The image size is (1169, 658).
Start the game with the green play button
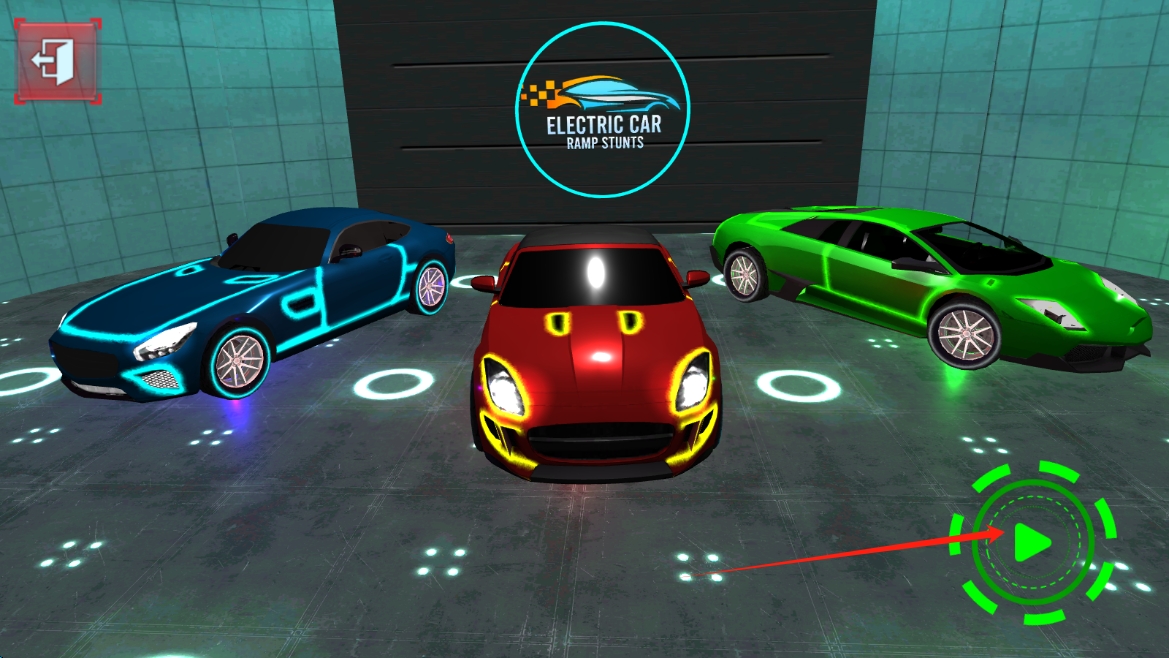pyautogui.click(x=1031, y=543)
